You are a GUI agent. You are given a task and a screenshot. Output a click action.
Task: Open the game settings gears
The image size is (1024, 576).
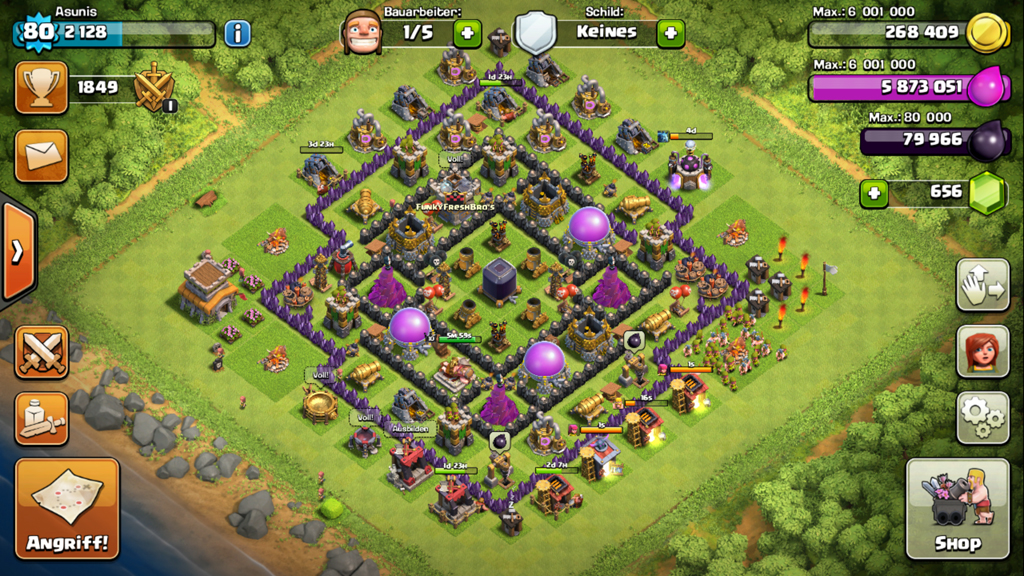[x=982, y=417]
